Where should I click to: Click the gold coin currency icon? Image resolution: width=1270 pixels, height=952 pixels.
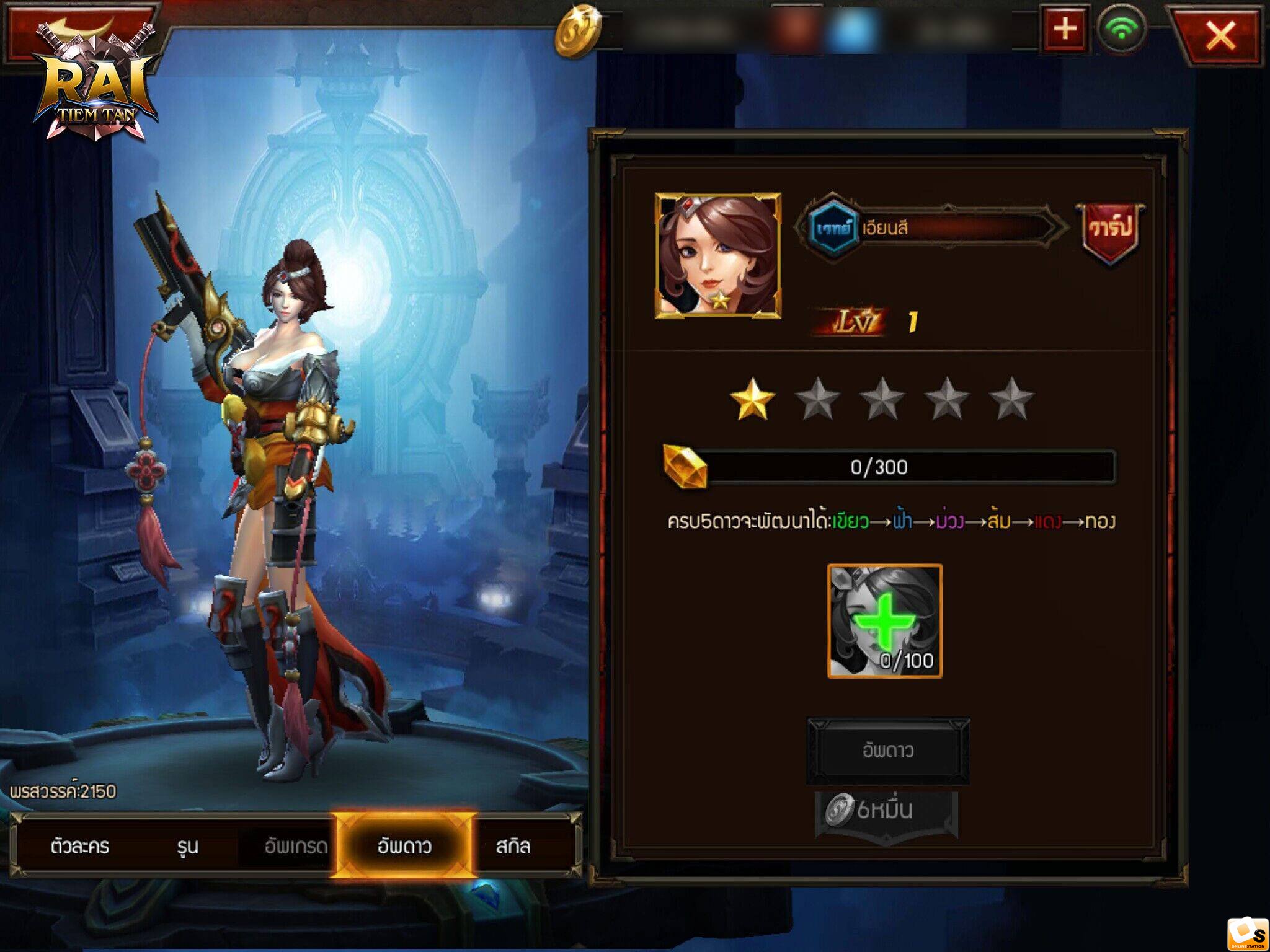pos(577,31)
